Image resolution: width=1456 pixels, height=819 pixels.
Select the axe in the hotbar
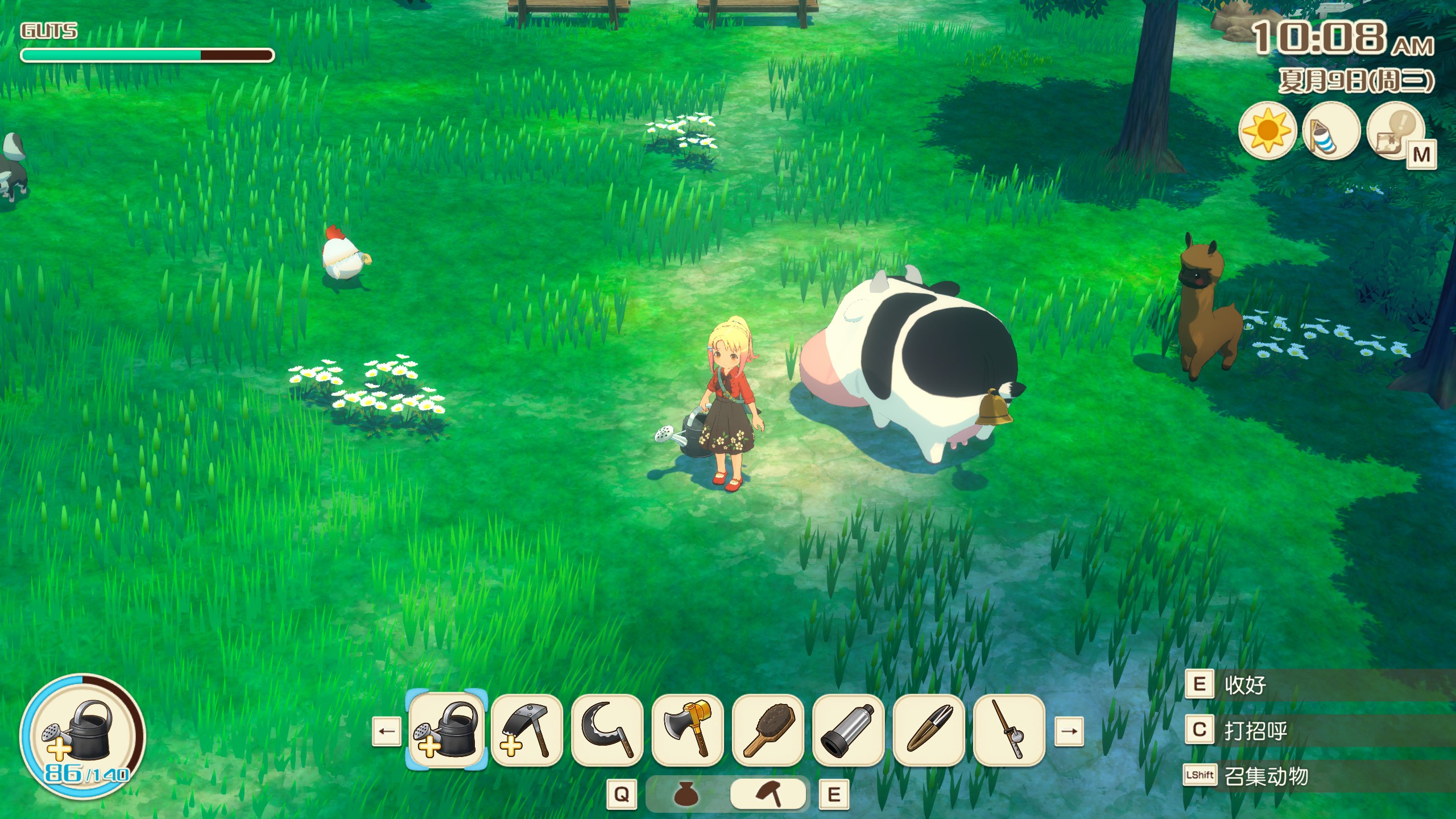tap(688, 731)
